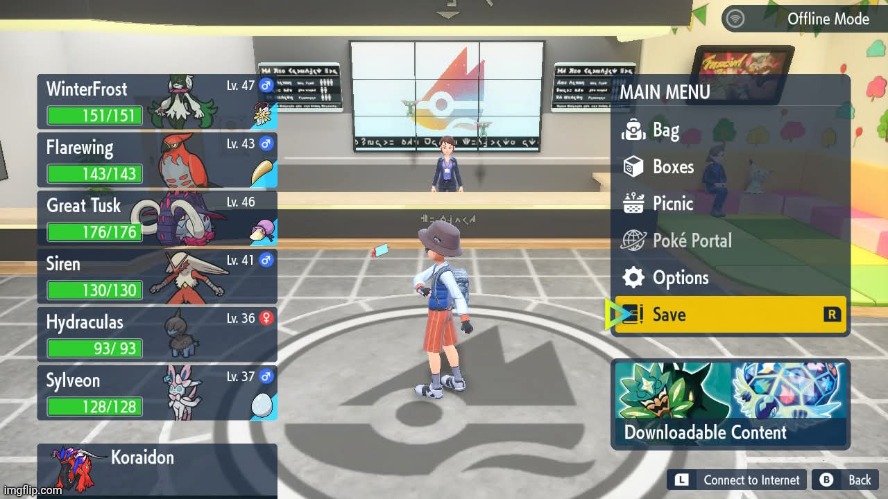
Task: Pick Siren in the party list
Action: click(157, 276)
